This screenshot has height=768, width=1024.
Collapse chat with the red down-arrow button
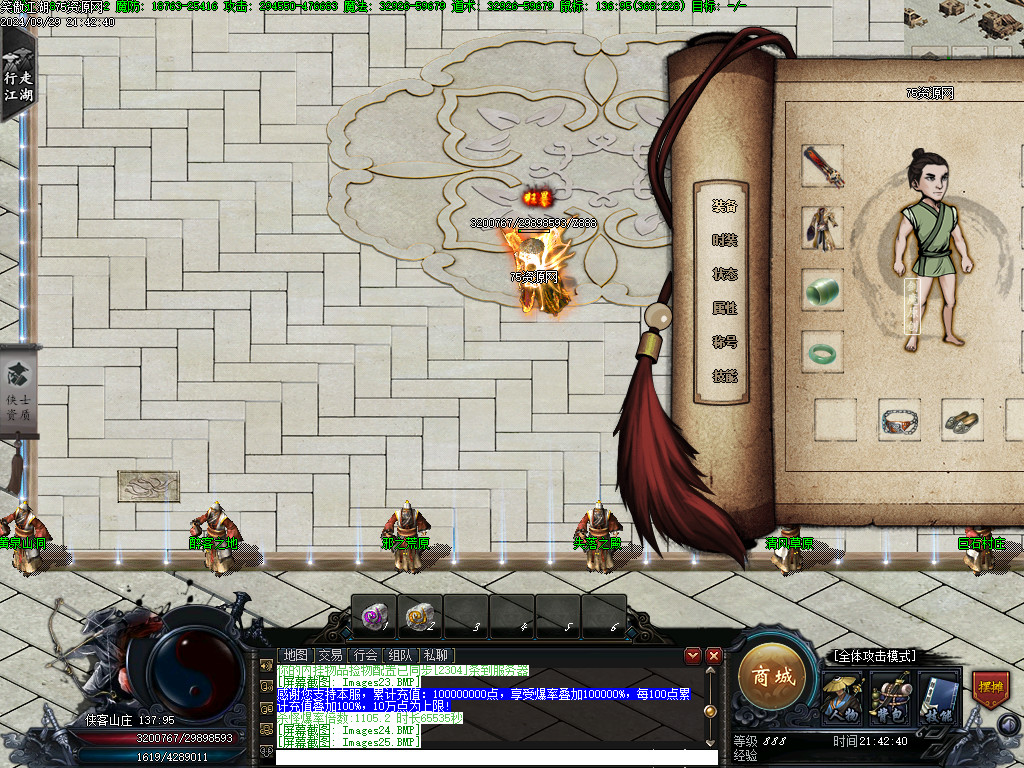pyautogui.click(x=693, y=656)
